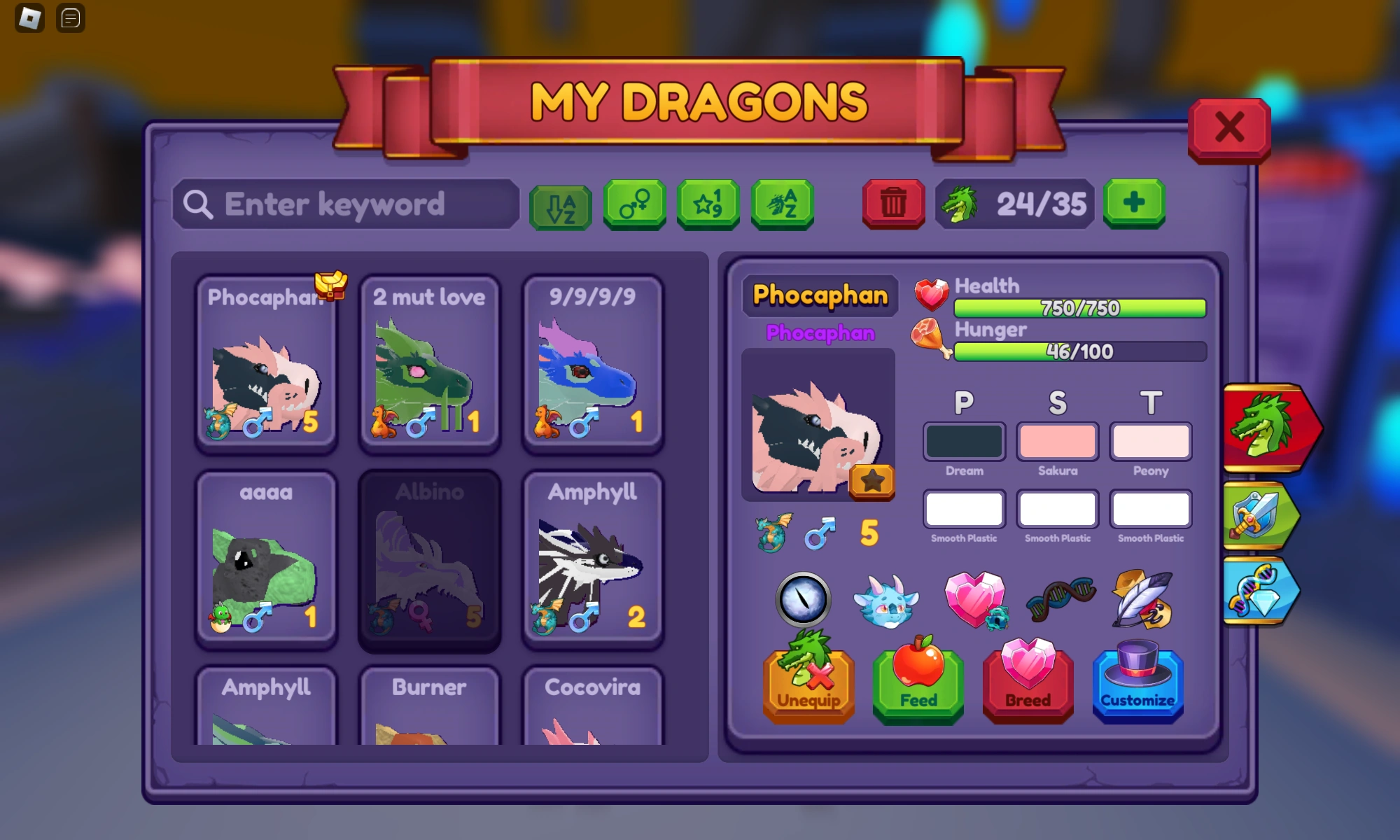The image size is (1400, 840).
Task: Toggle the pink heart breeding icon in details
Action: point(974,600)
